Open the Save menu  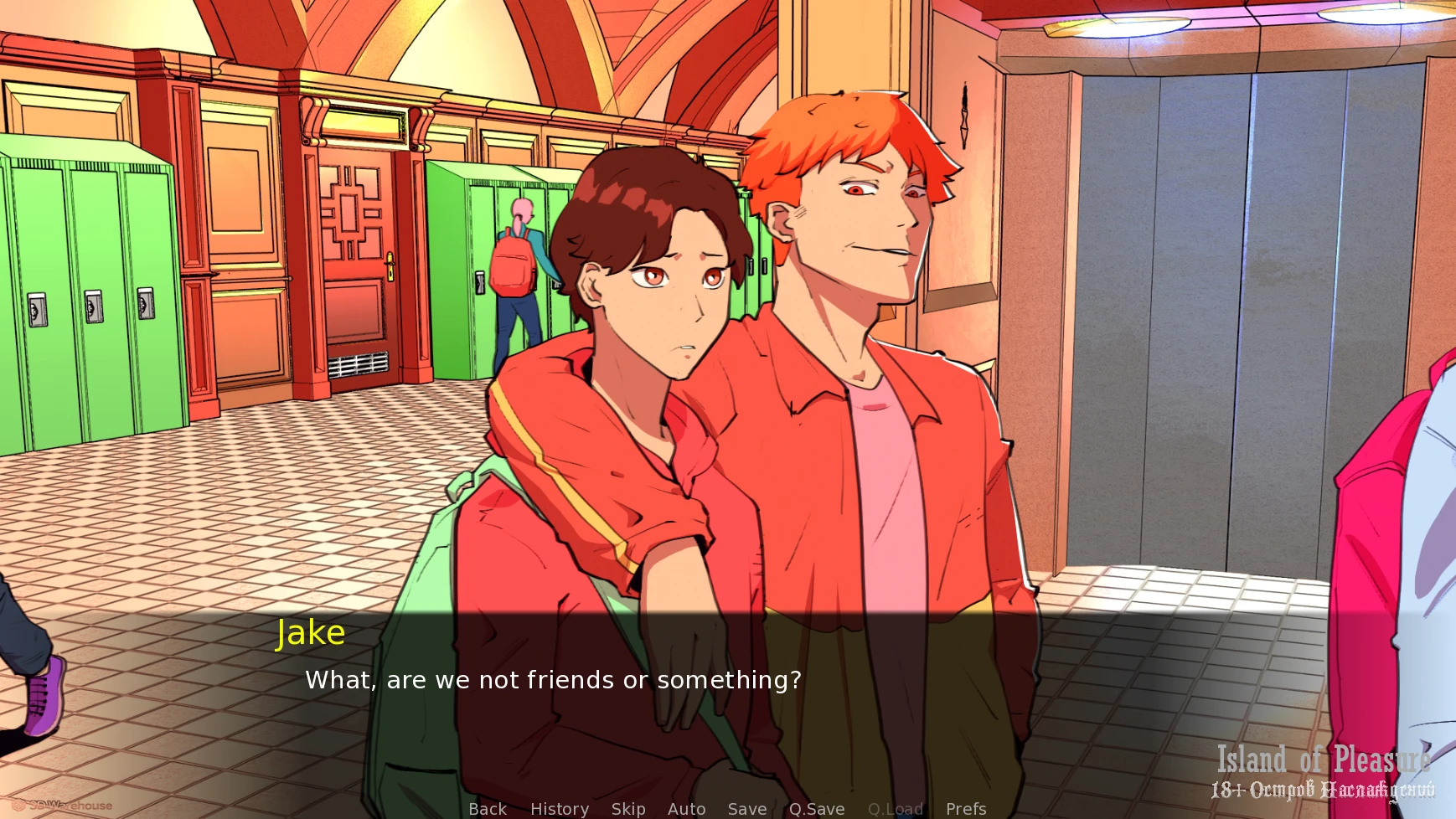tap(747, 809)
